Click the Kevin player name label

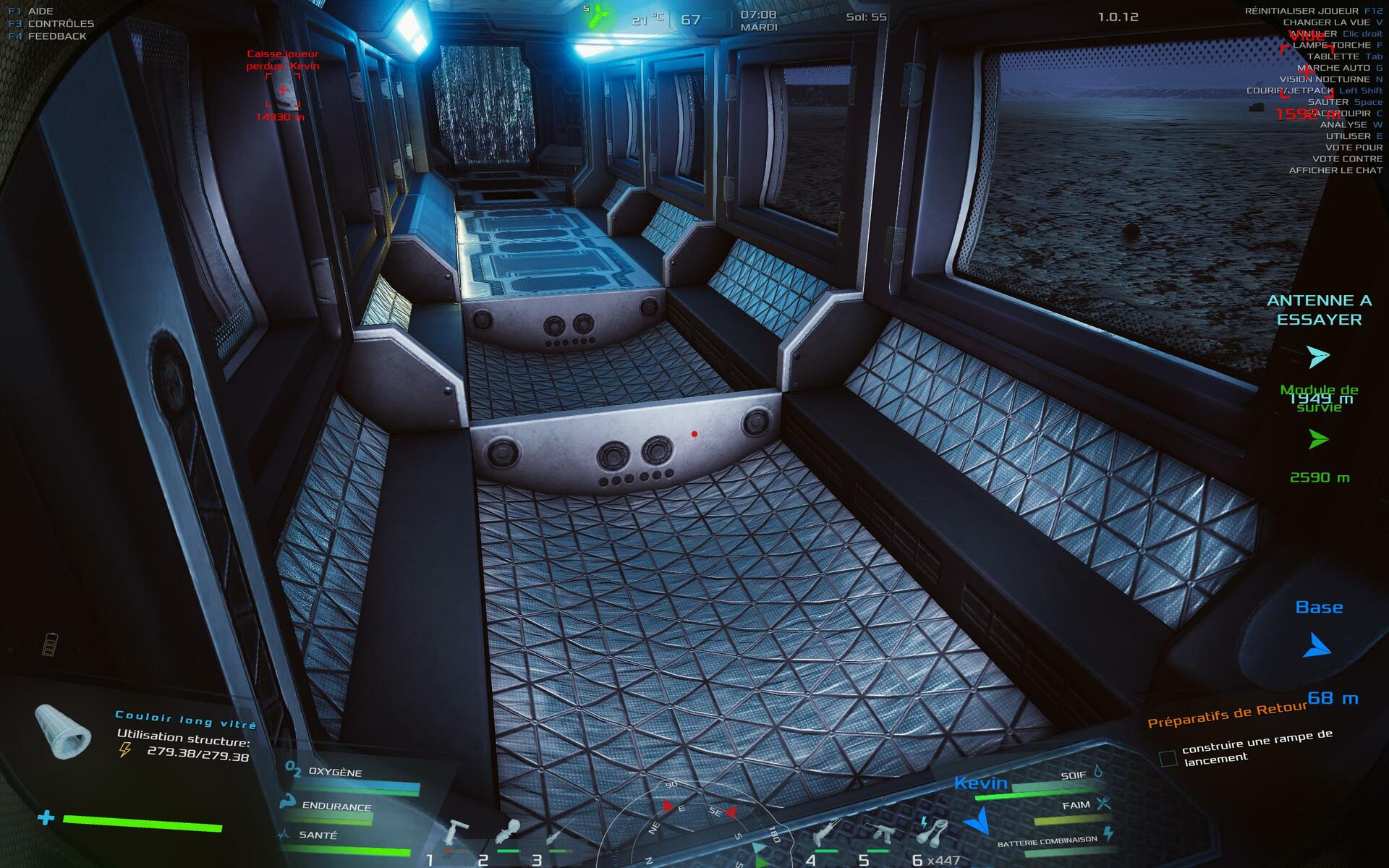pyautogui.click(x=980, y=783)
